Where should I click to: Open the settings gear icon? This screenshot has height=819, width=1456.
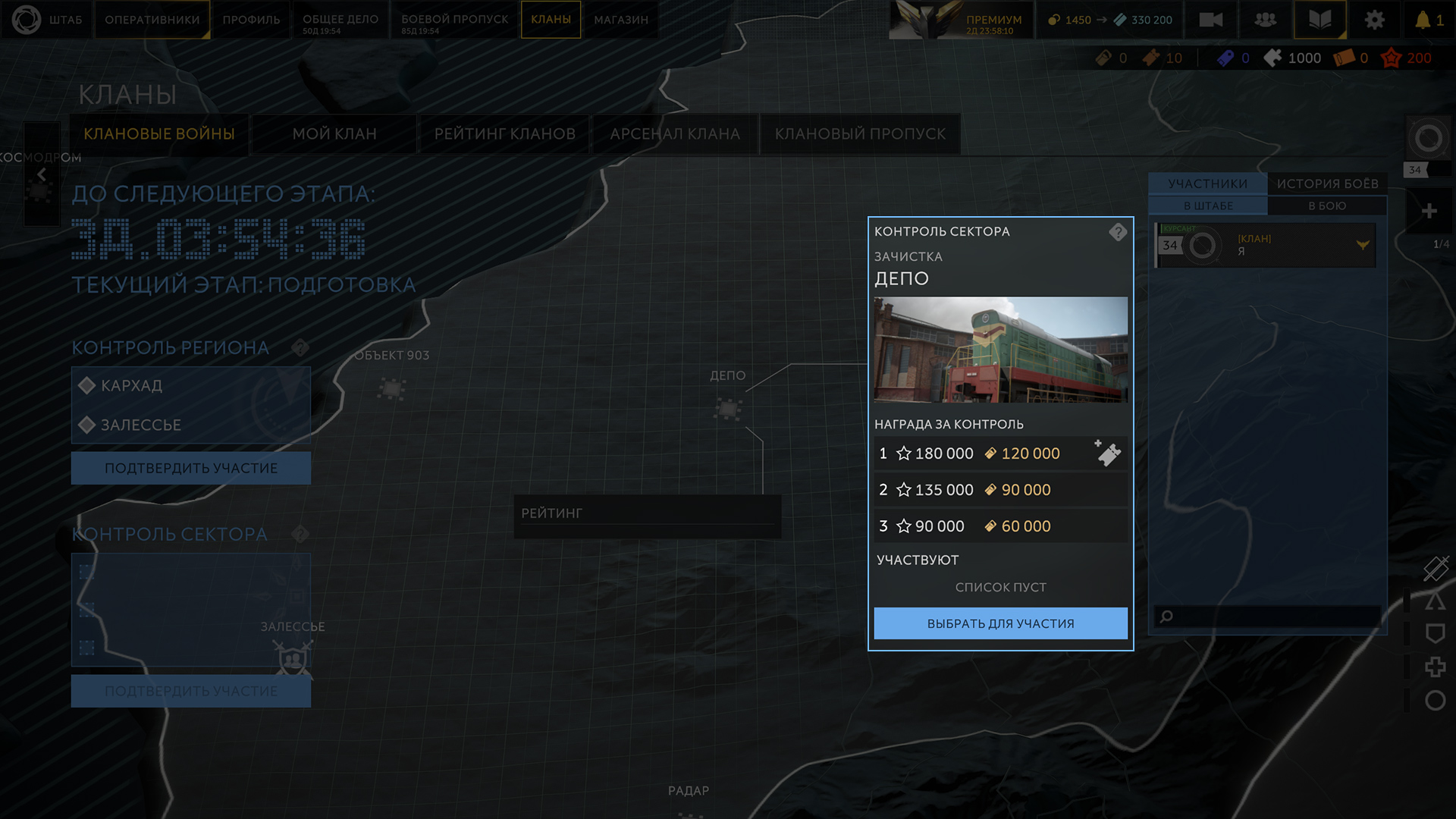(x=1374, y=20)
